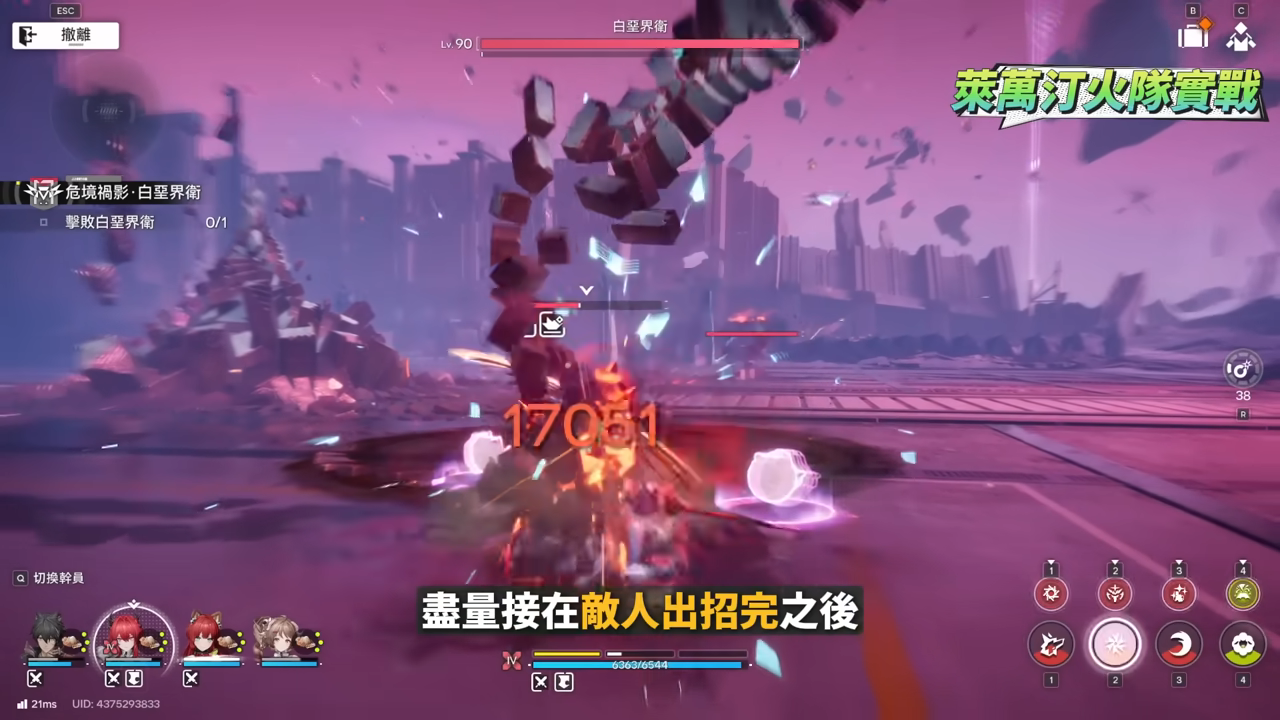The width and height of the screenshot is (1280, 720).
Task: Toggle the X status icon under the player HP bar
Action: pos(540,682)
